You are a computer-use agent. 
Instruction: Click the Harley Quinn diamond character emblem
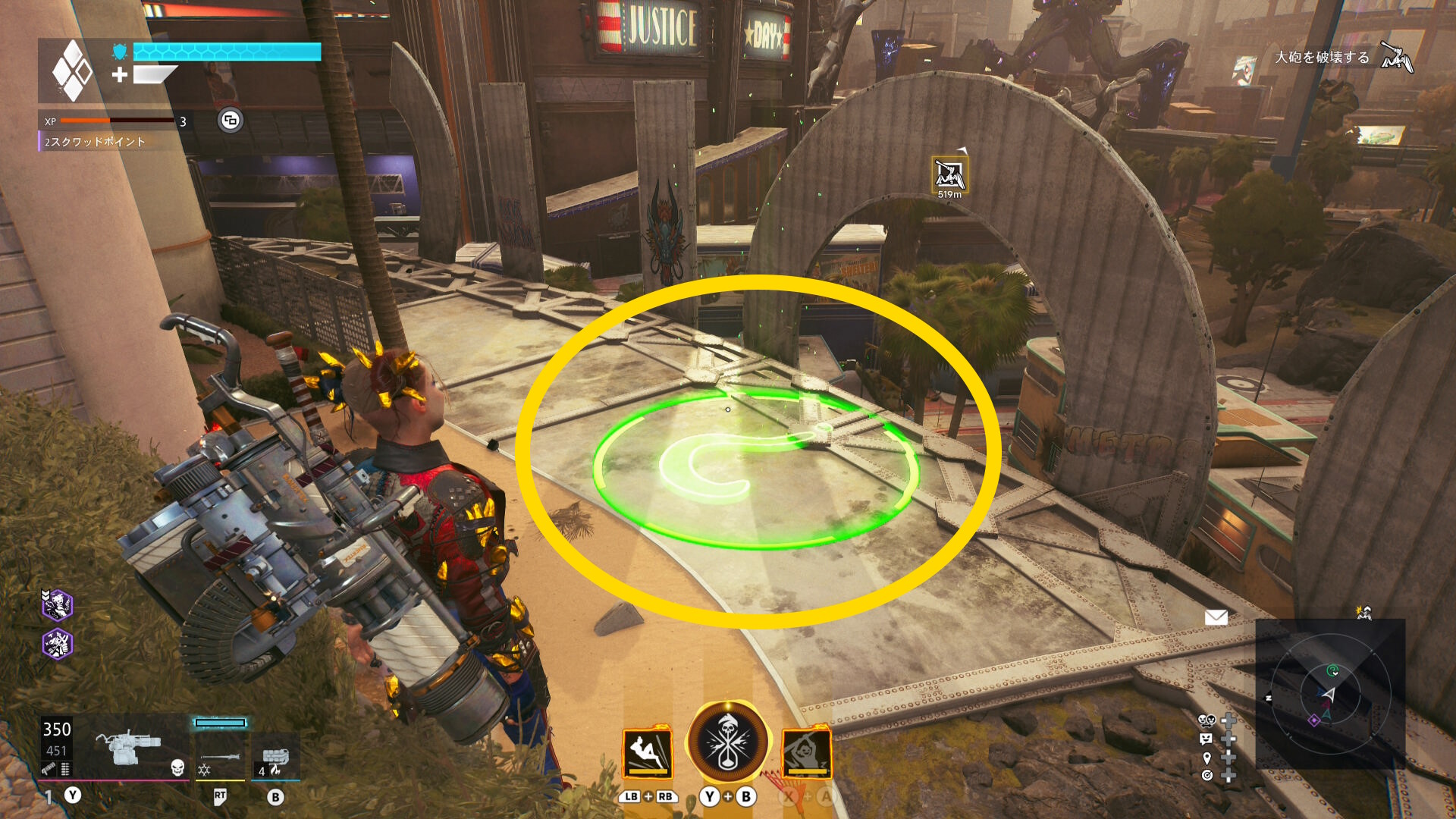click(72, 71)
